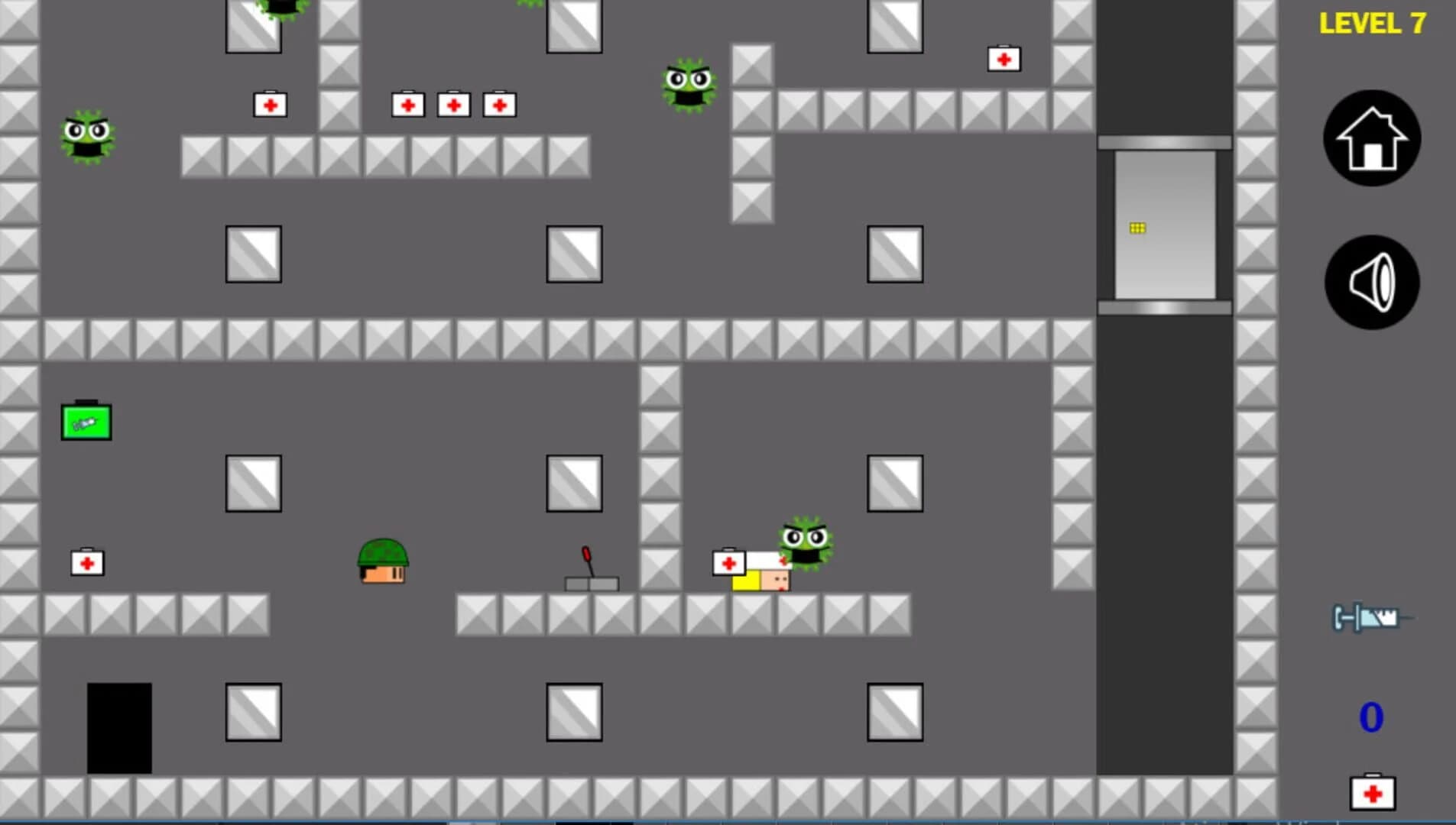
Task: Click the medkit beside the lying patient
Action: point(728,564)
